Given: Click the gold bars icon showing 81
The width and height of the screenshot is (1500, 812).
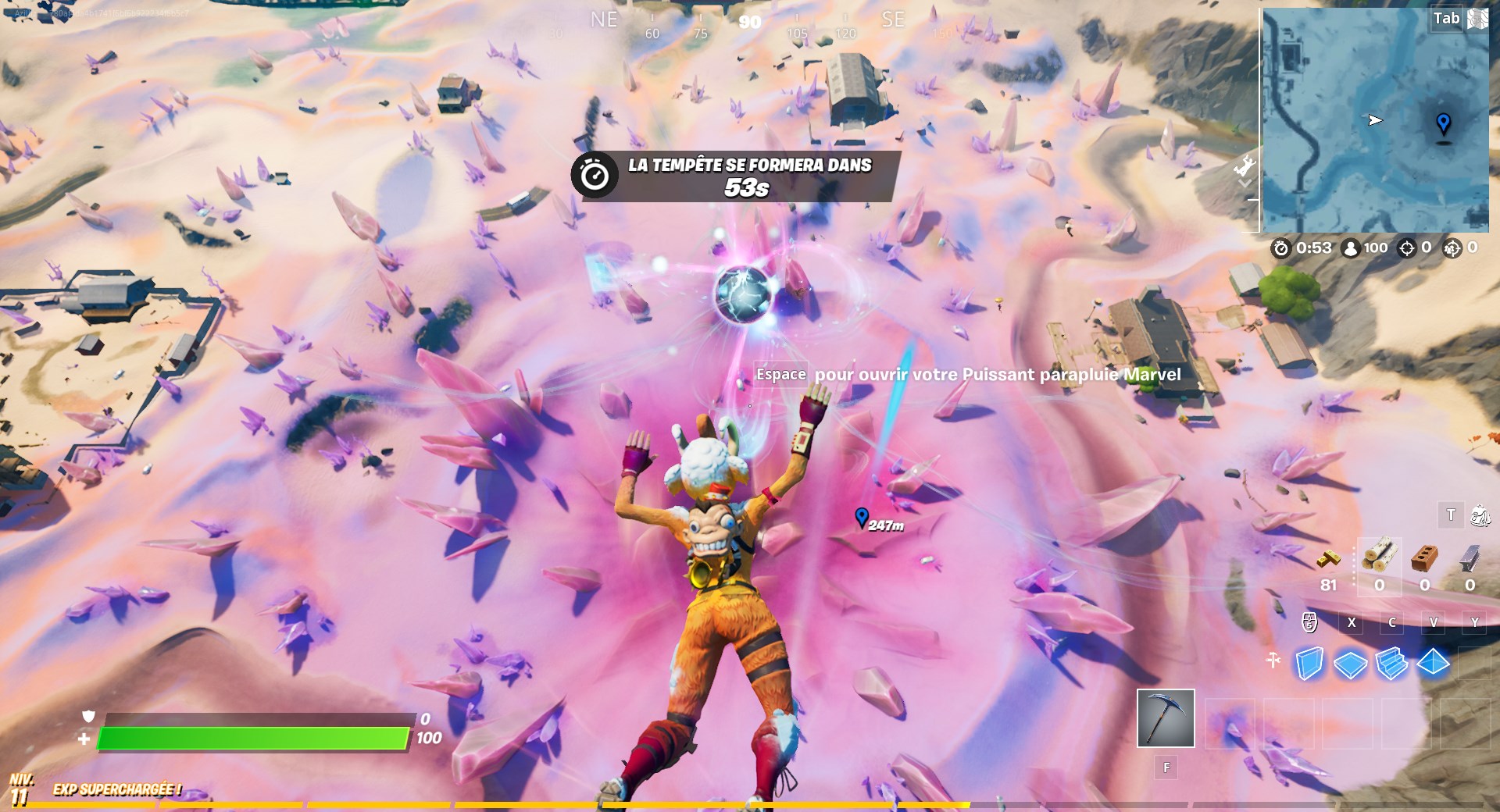Looking at the screenshot, I should click(1328, 559).
